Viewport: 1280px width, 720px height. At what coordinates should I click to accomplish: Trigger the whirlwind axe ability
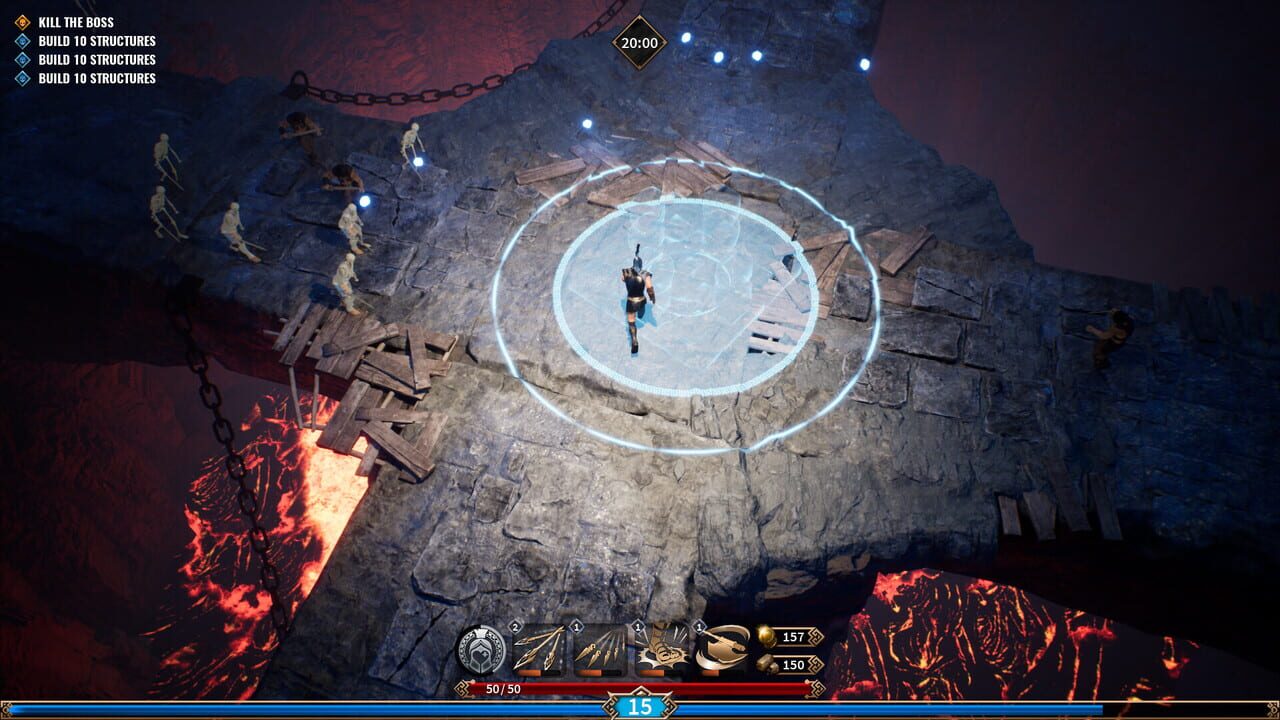(723, 648)
